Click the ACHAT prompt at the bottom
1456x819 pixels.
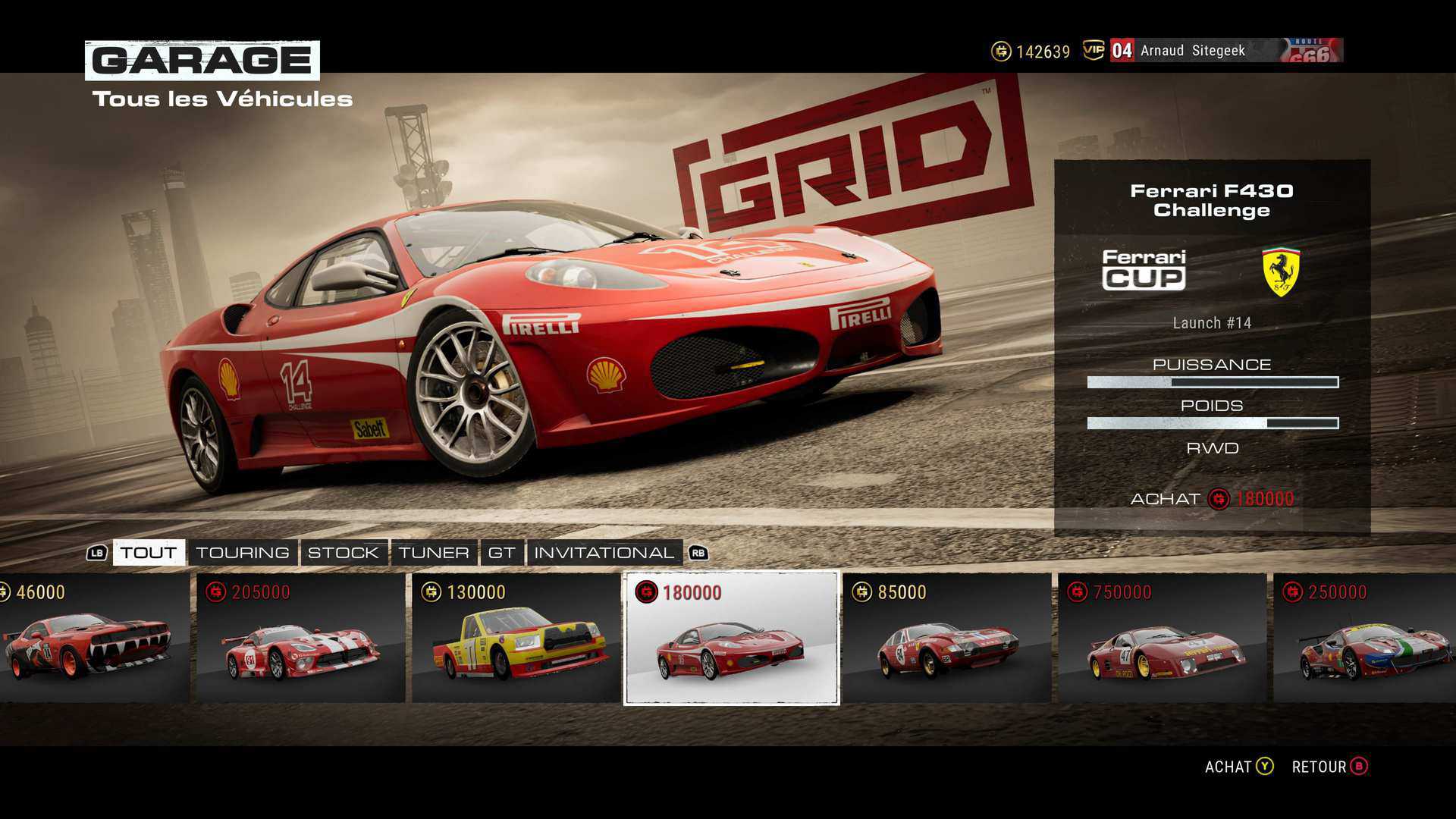[x=1239, y=767]
